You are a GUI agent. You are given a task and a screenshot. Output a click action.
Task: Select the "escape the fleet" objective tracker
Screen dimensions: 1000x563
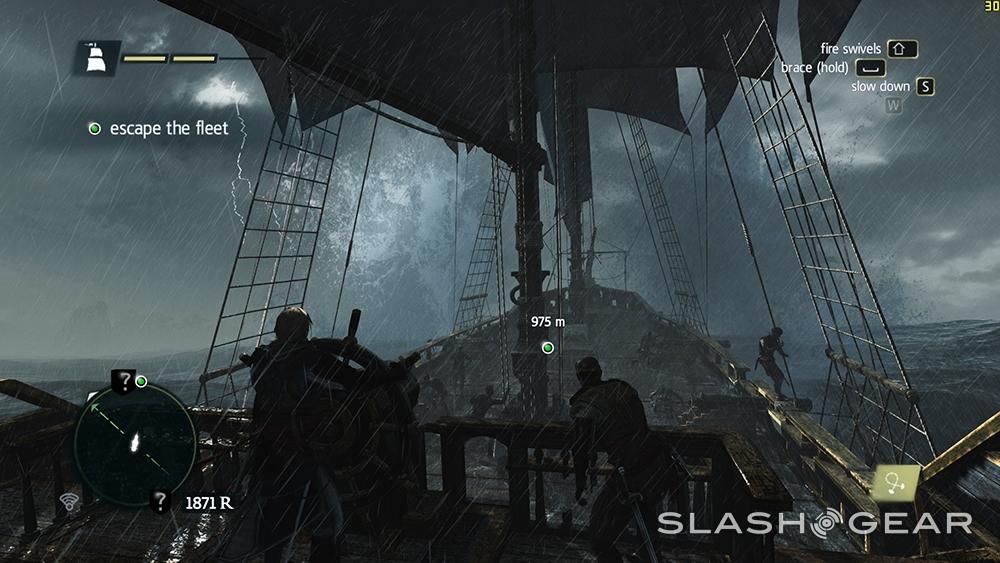[x=158, y=128]
